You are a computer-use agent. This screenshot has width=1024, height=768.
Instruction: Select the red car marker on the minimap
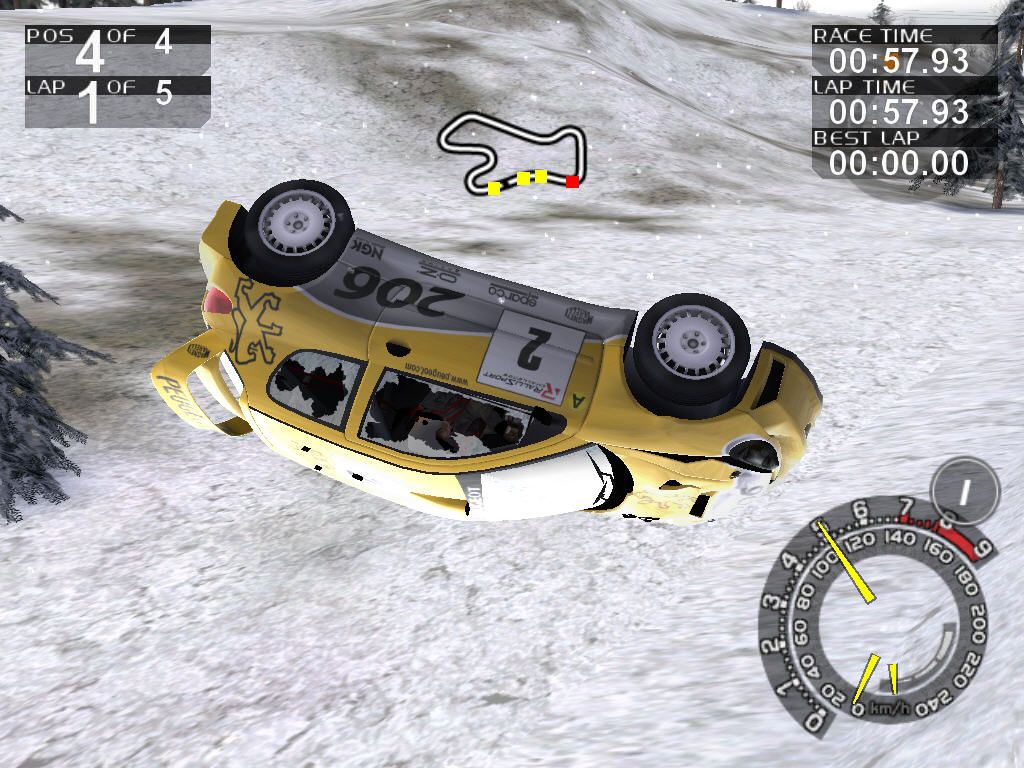click(x=572, y=182)
